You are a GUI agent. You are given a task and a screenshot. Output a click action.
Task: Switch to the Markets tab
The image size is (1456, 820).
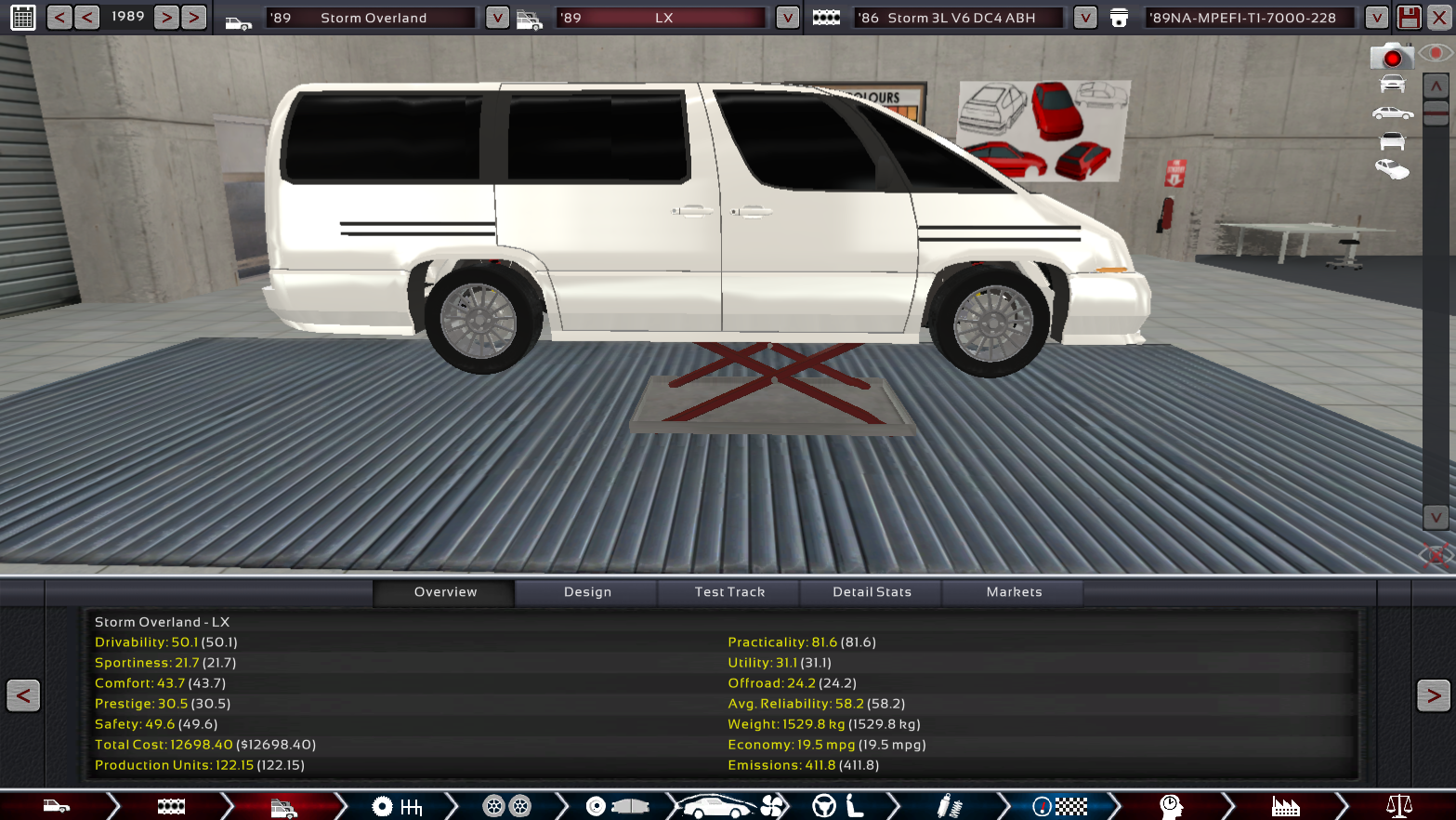[1014, 592]
